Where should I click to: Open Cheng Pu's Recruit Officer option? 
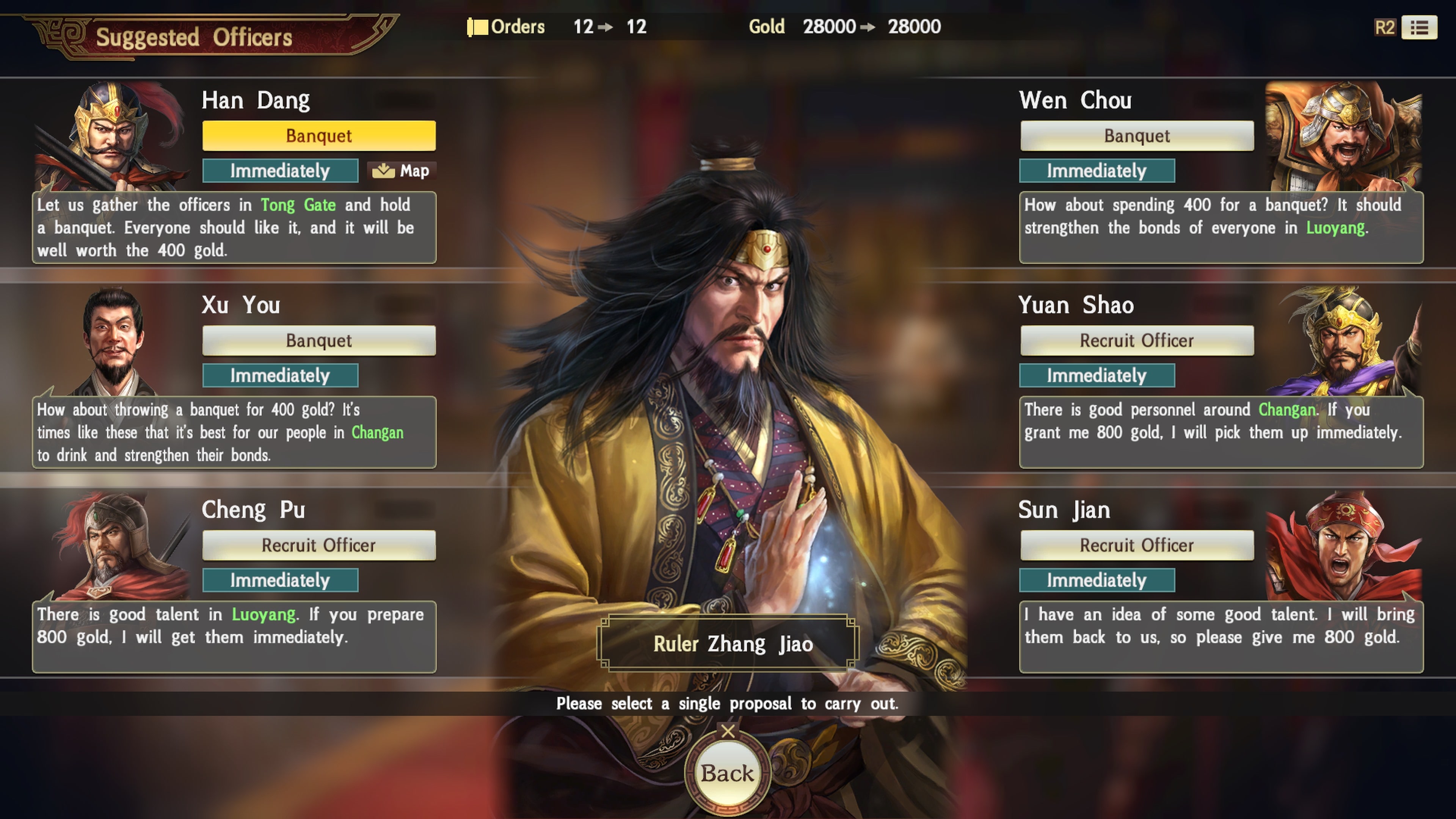pos(318,545)
